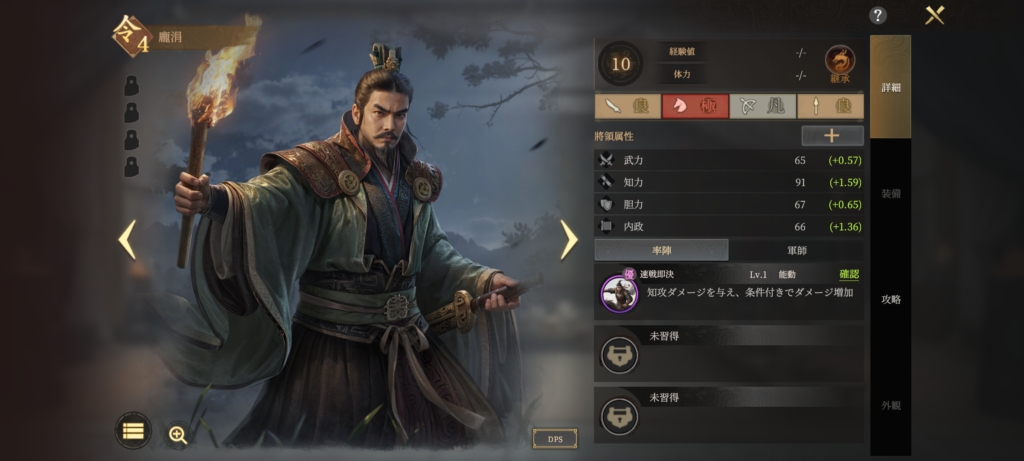The height and width of the screenshot is (461, 1024).
Task: Open the 装備 equipment tab
Action: click(x=890, y=193)
